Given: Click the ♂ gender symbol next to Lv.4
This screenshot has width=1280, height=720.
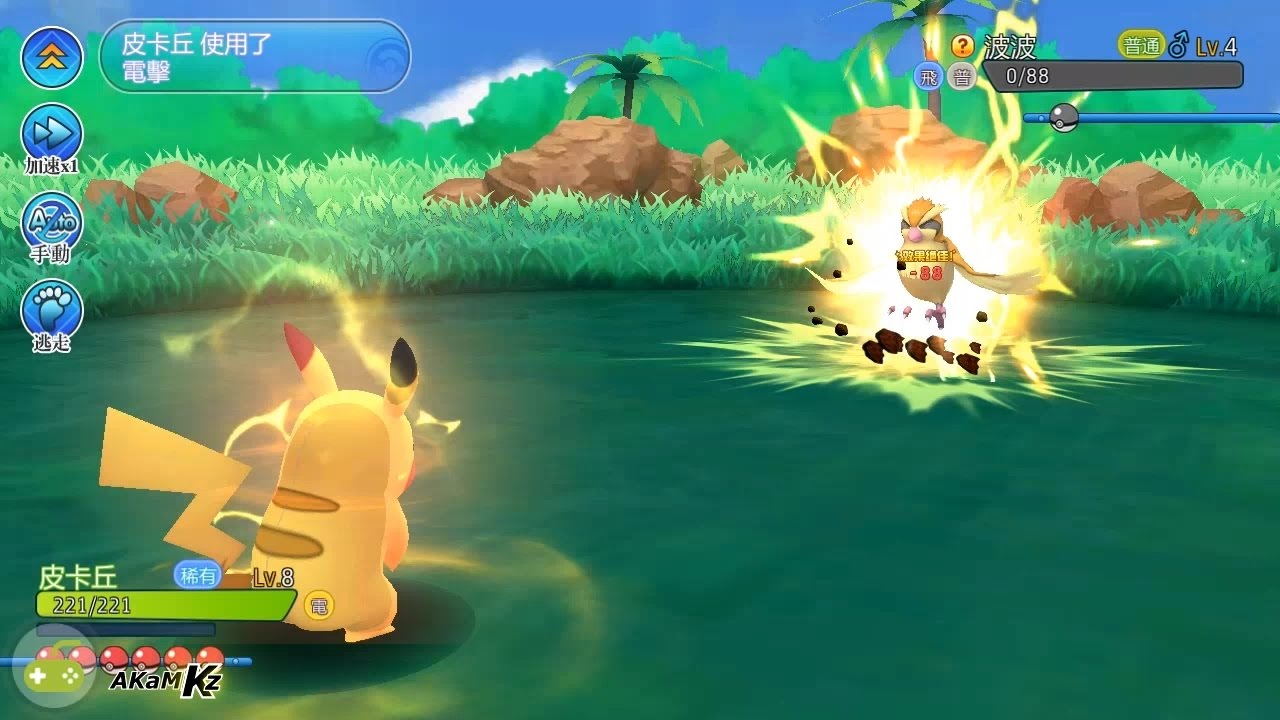Looking at the screenshot, I should click(1179, 46).
